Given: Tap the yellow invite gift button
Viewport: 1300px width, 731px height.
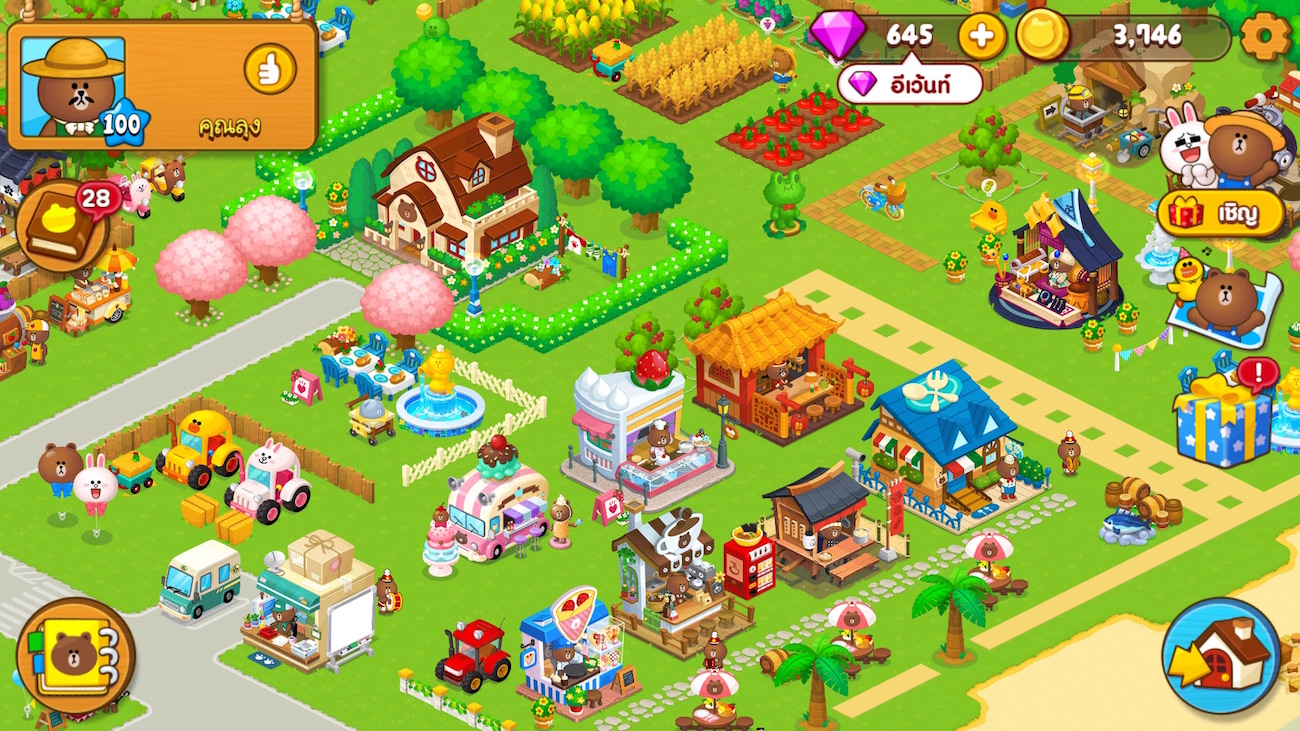Looking at the screenshot, I should pyautogui.click(x=1221, y=213).
